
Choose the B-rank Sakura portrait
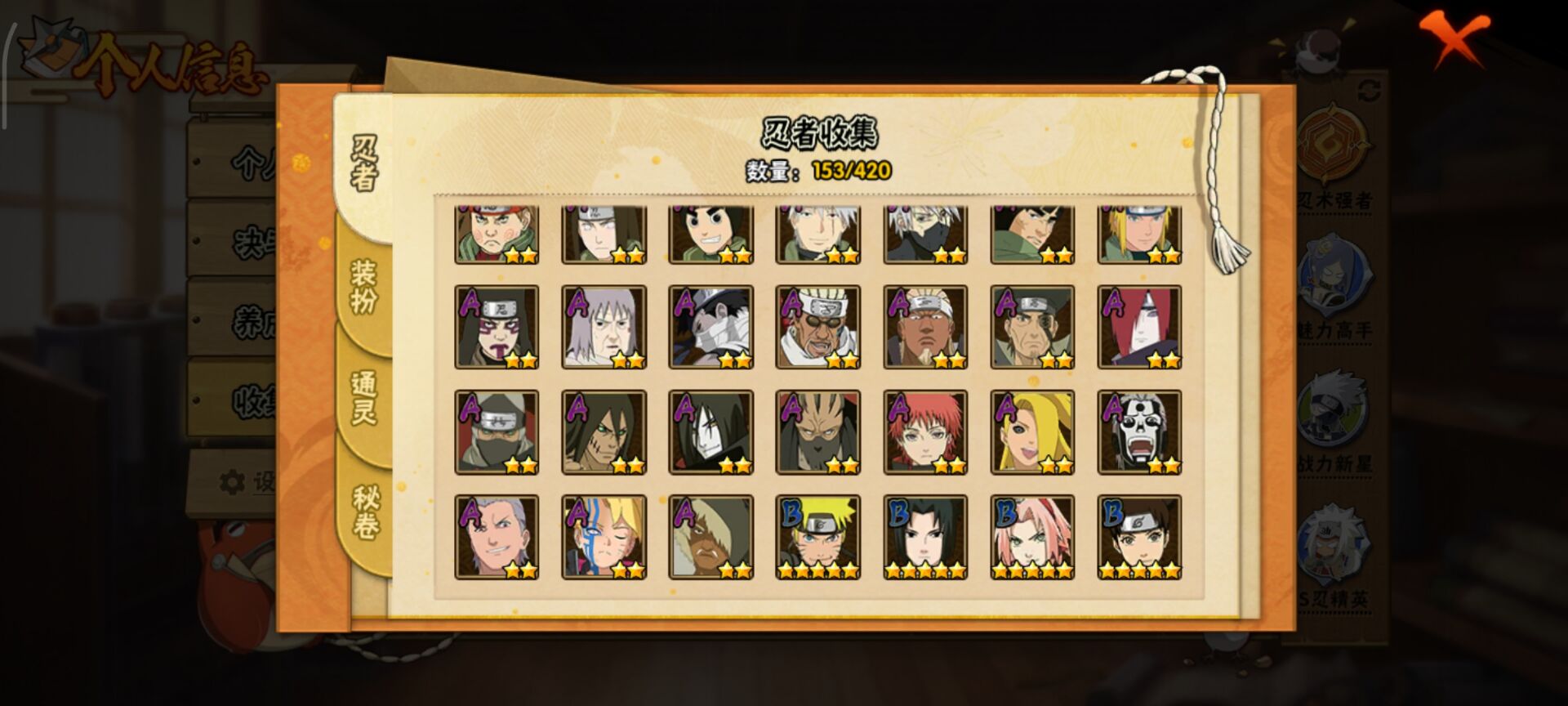click(1032, 537)
